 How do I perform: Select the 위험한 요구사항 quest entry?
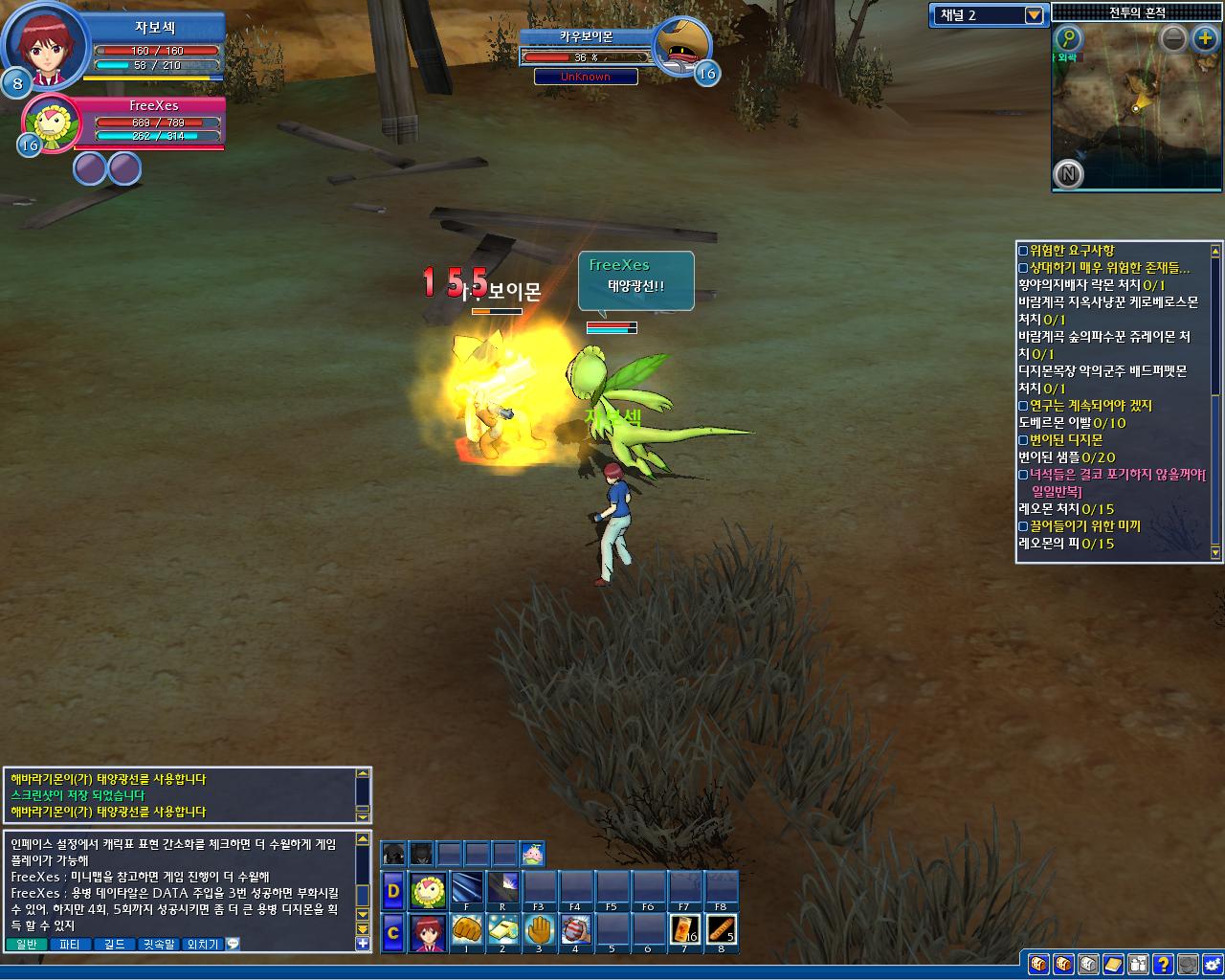click(x=1072, y=251)
